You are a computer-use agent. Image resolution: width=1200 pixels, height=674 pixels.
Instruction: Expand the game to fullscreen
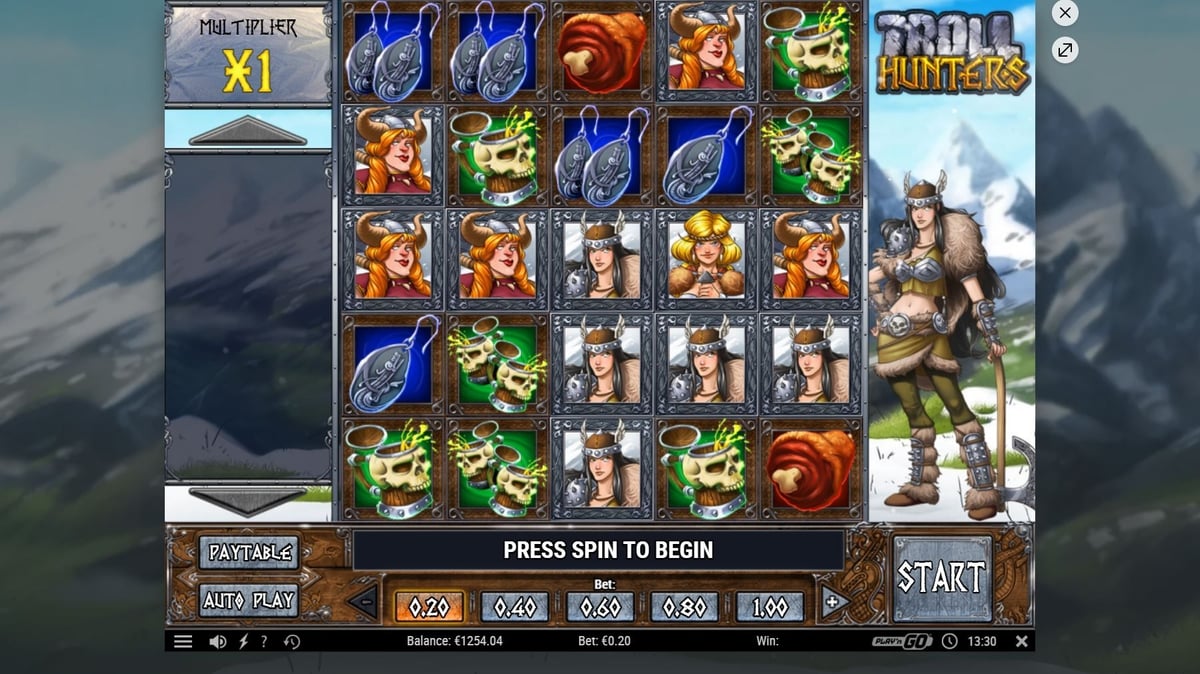point(1065,50)
